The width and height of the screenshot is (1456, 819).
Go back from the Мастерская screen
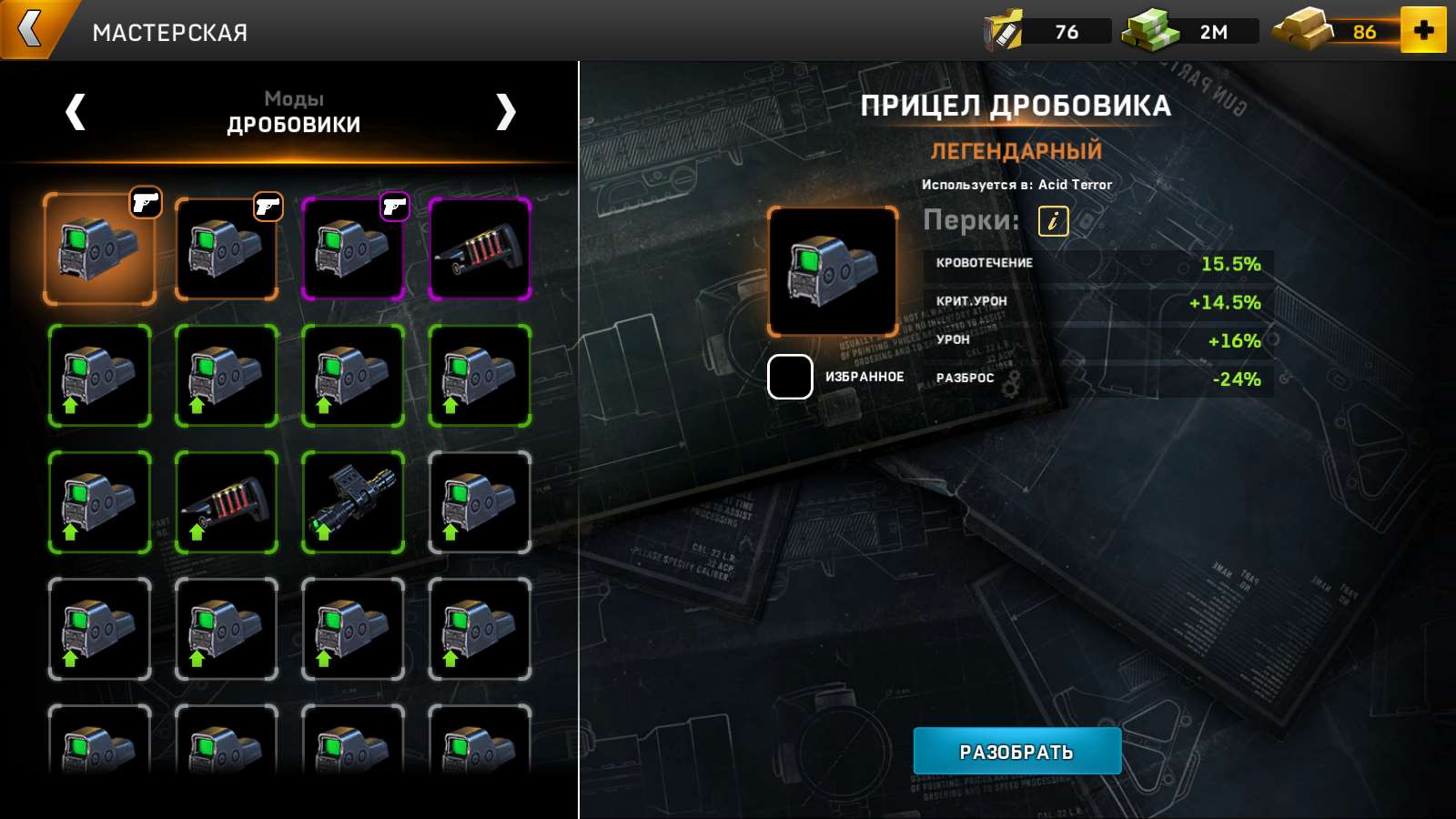click(x=32, y=29)
